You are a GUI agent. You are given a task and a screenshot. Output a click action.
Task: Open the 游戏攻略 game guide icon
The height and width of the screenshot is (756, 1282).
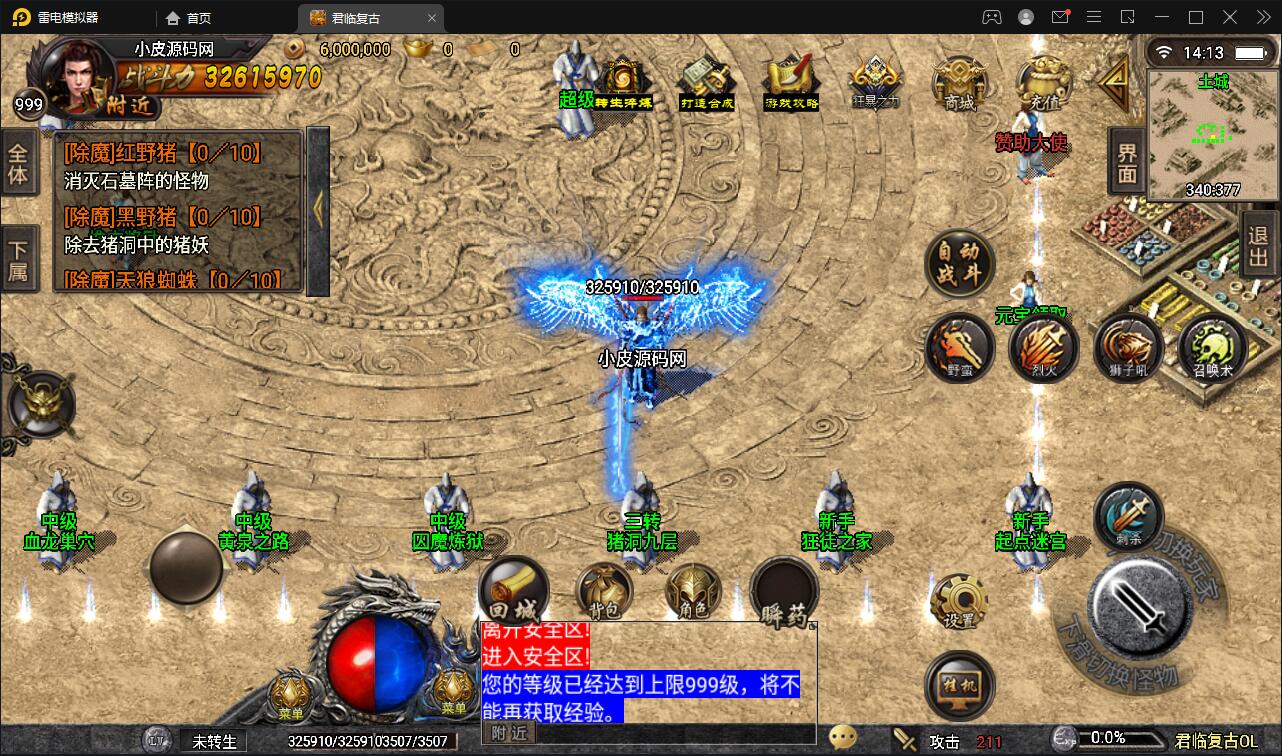point(791,82)
